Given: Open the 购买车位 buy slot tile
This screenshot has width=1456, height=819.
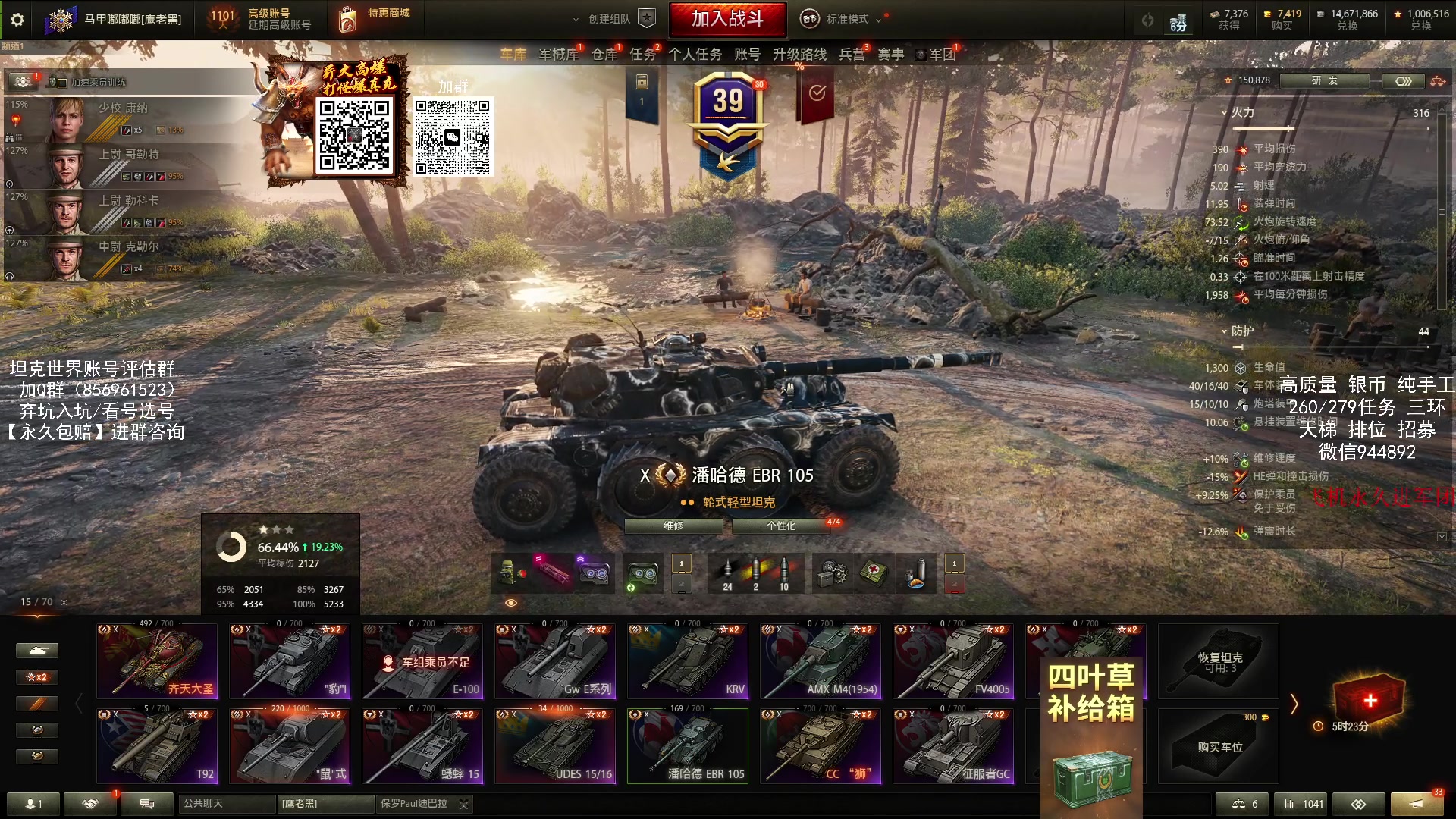Looking at the screenshot, I should point(1219,746).
